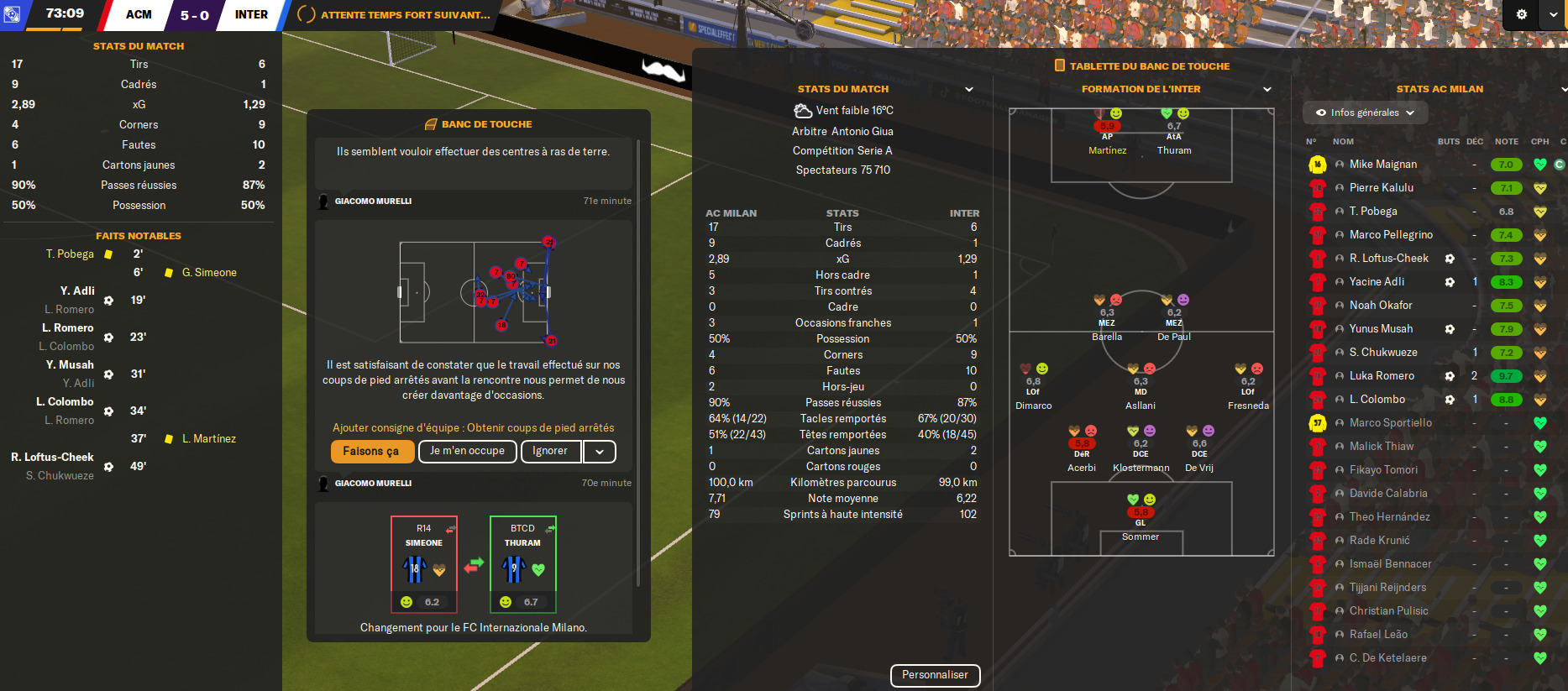Accept advice with "Faisons ça" button
Viewport: 1568px width, 691px height.
click(372, 452)
